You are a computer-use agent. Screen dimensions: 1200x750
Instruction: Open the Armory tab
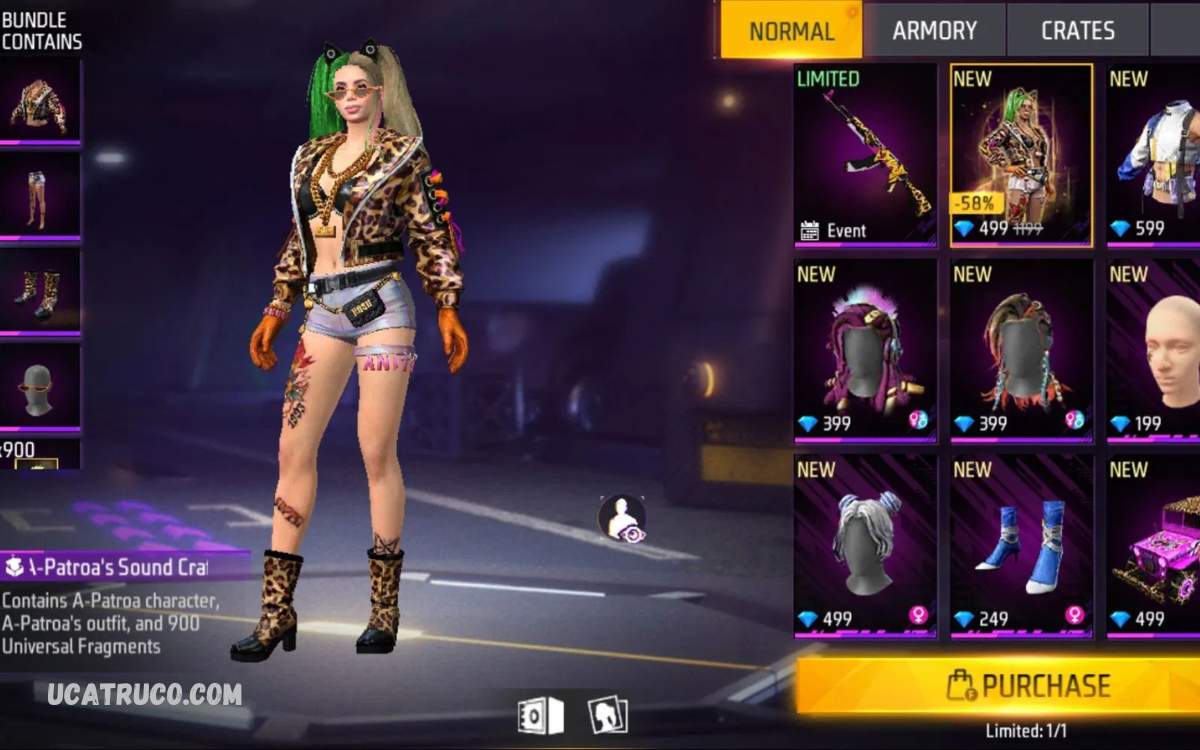934,31
